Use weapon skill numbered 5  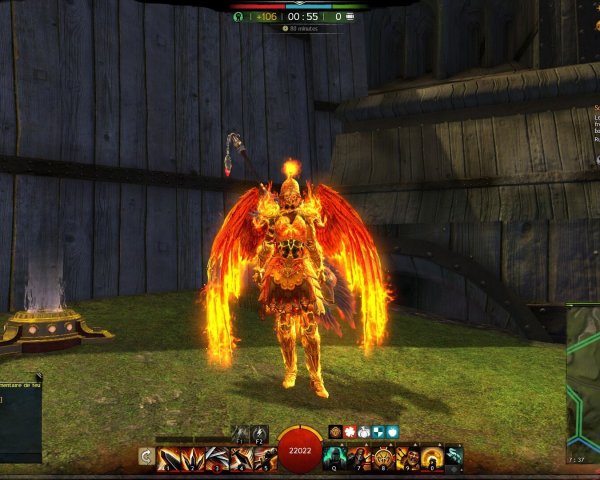point(265,458)
